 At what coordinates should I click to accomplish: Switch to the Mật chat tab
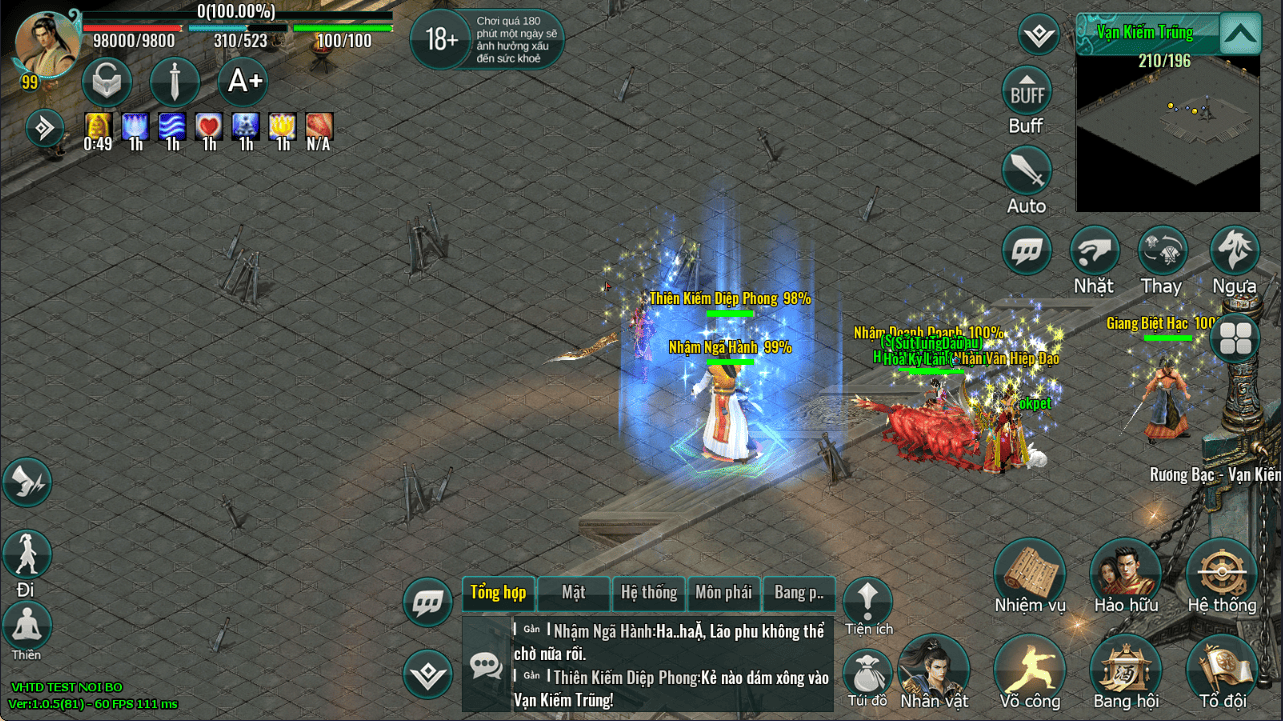[573, 593]
